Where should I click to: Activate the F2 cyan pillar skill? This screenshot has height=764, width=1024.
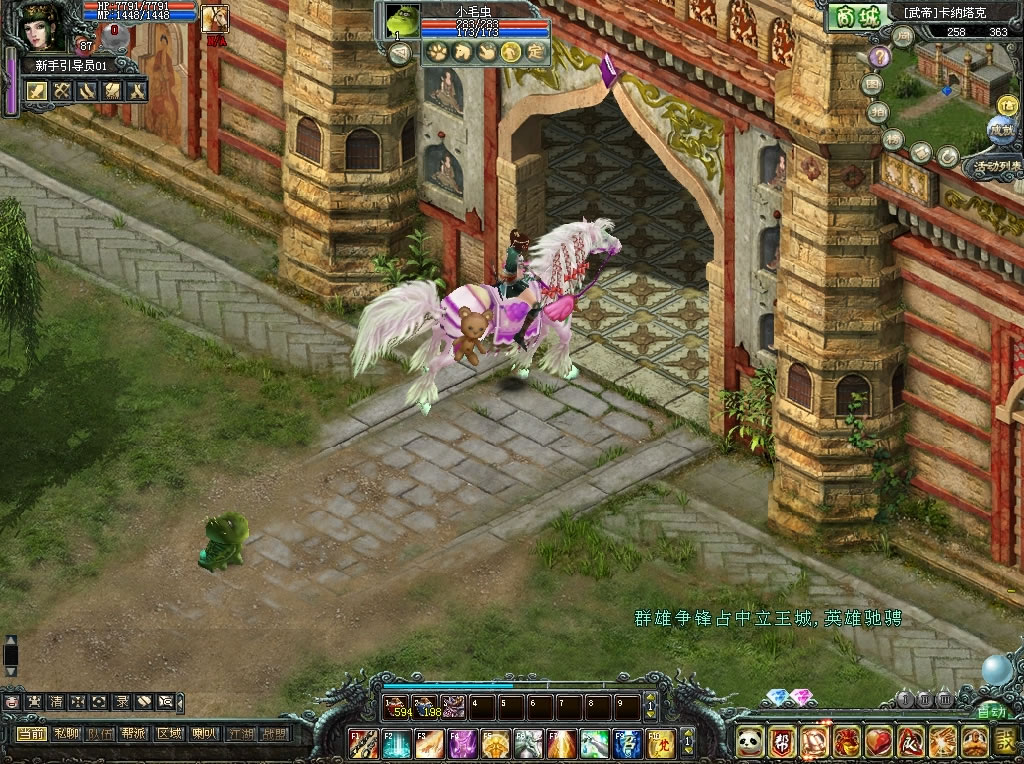pos(396,743)
